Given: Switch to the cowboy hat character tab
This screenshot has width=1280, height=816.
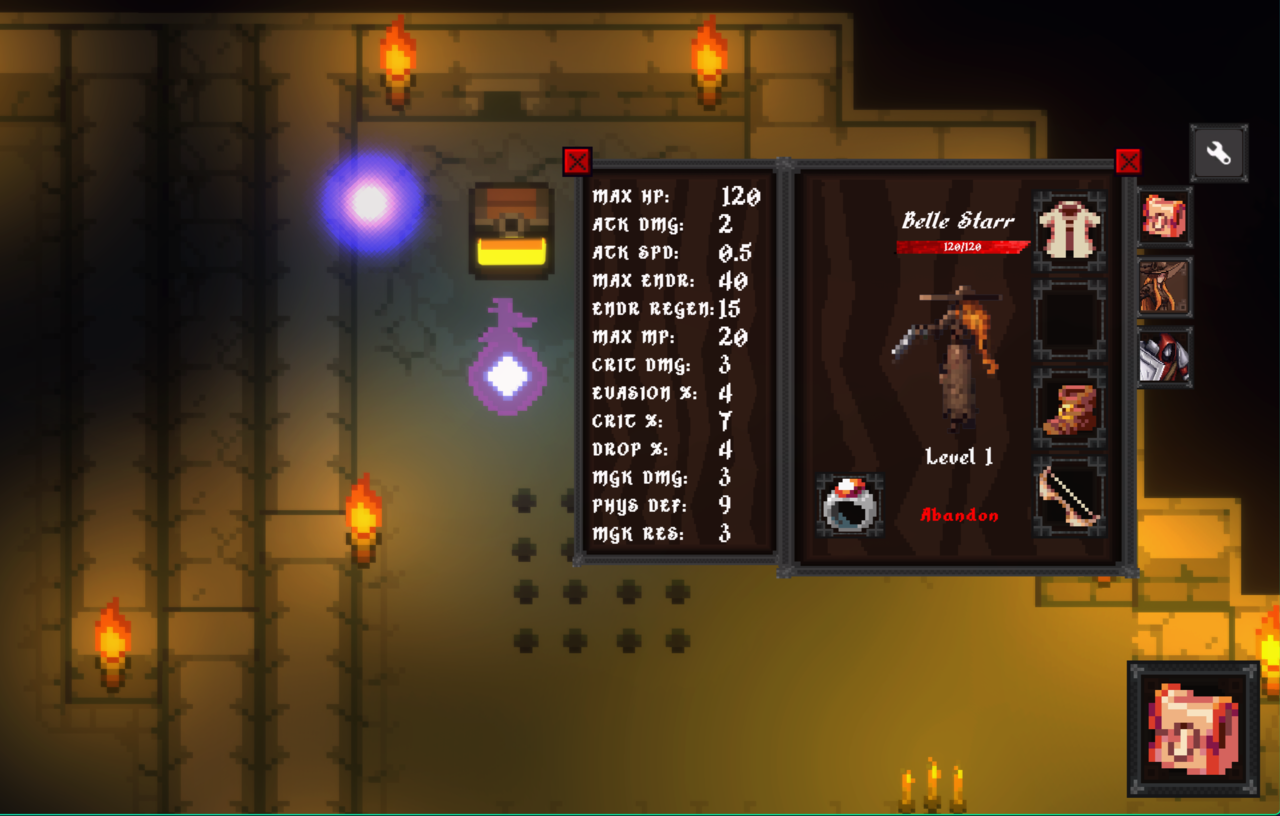Looking at the screenshot, I should (1165, 287).
